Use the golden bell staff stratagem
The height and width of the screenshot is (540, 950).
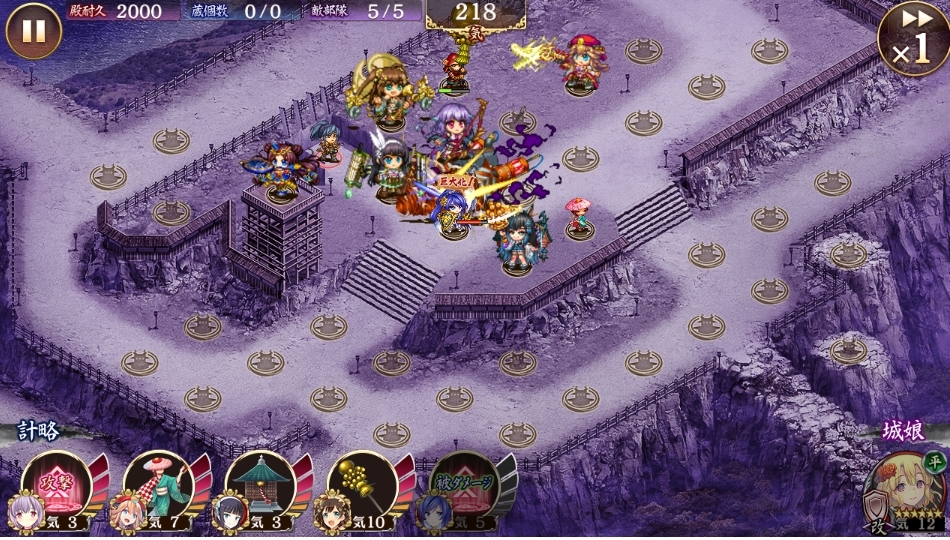click(362, 484)
